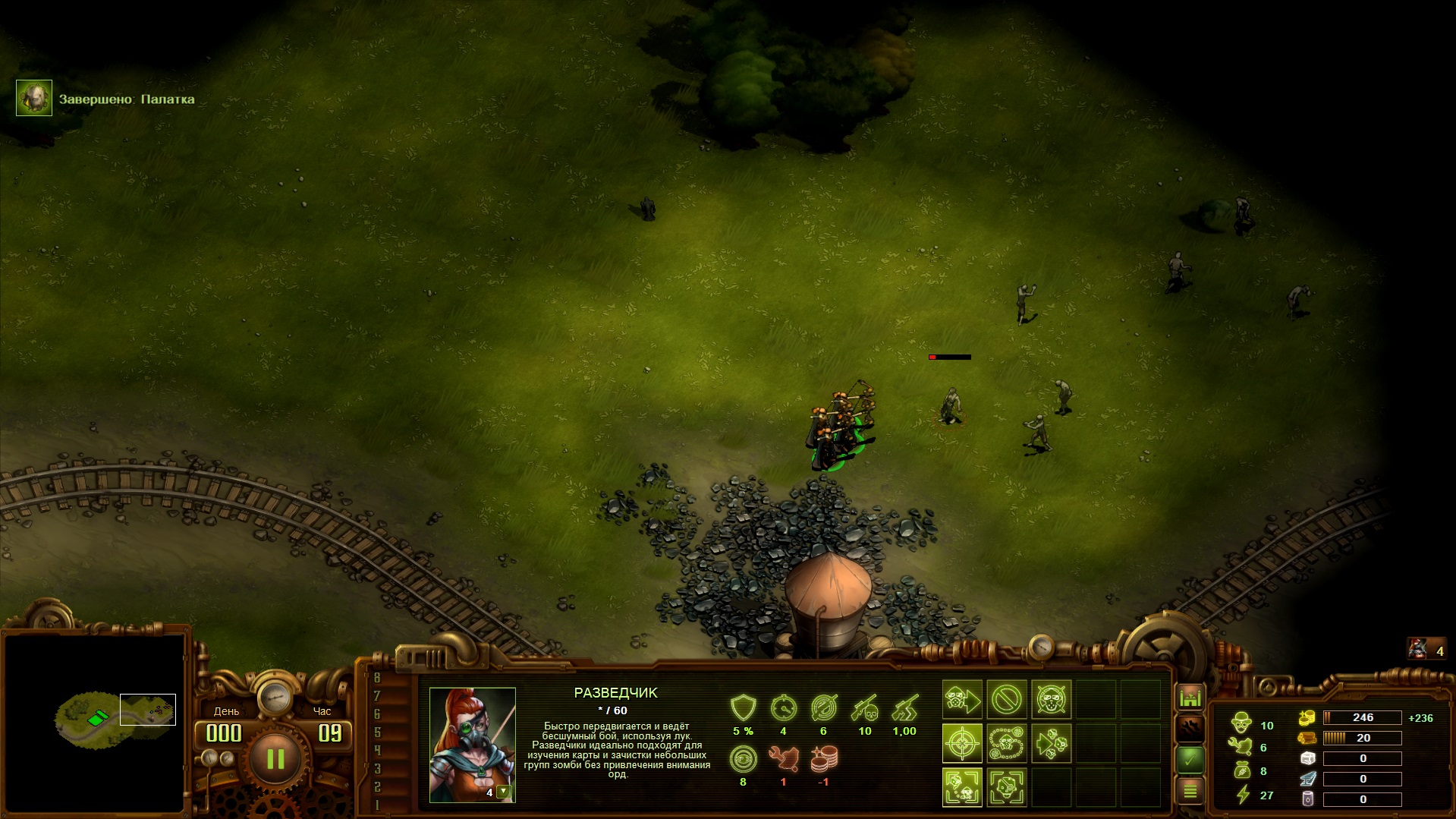Screen dimensions: 1456x819
Task: Open the completed tent notification
Action: pos(34,99)
